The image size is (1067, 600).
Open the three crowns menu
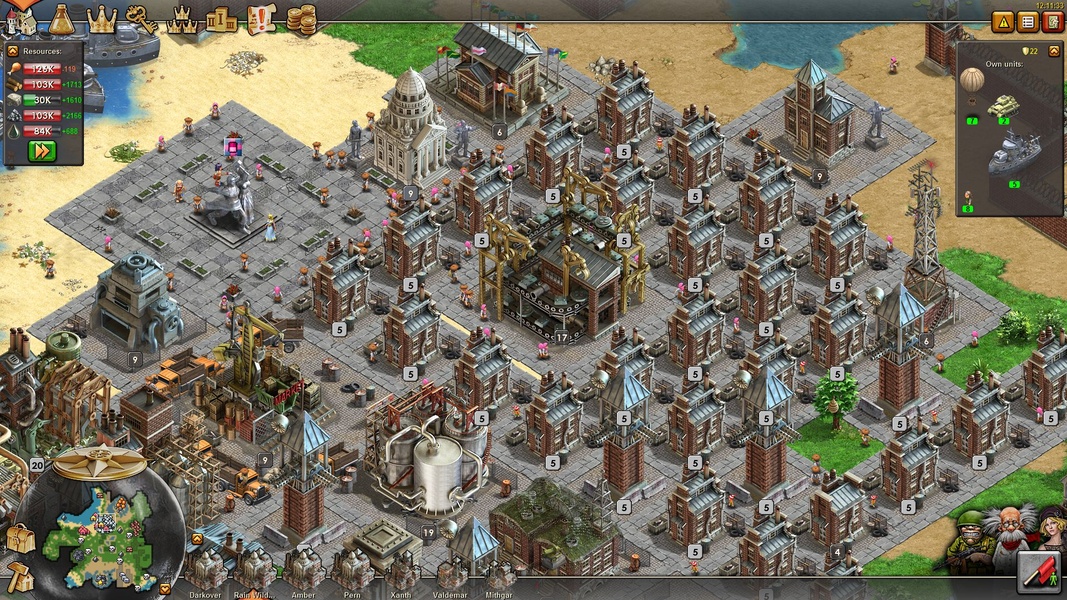coord(181,18)
